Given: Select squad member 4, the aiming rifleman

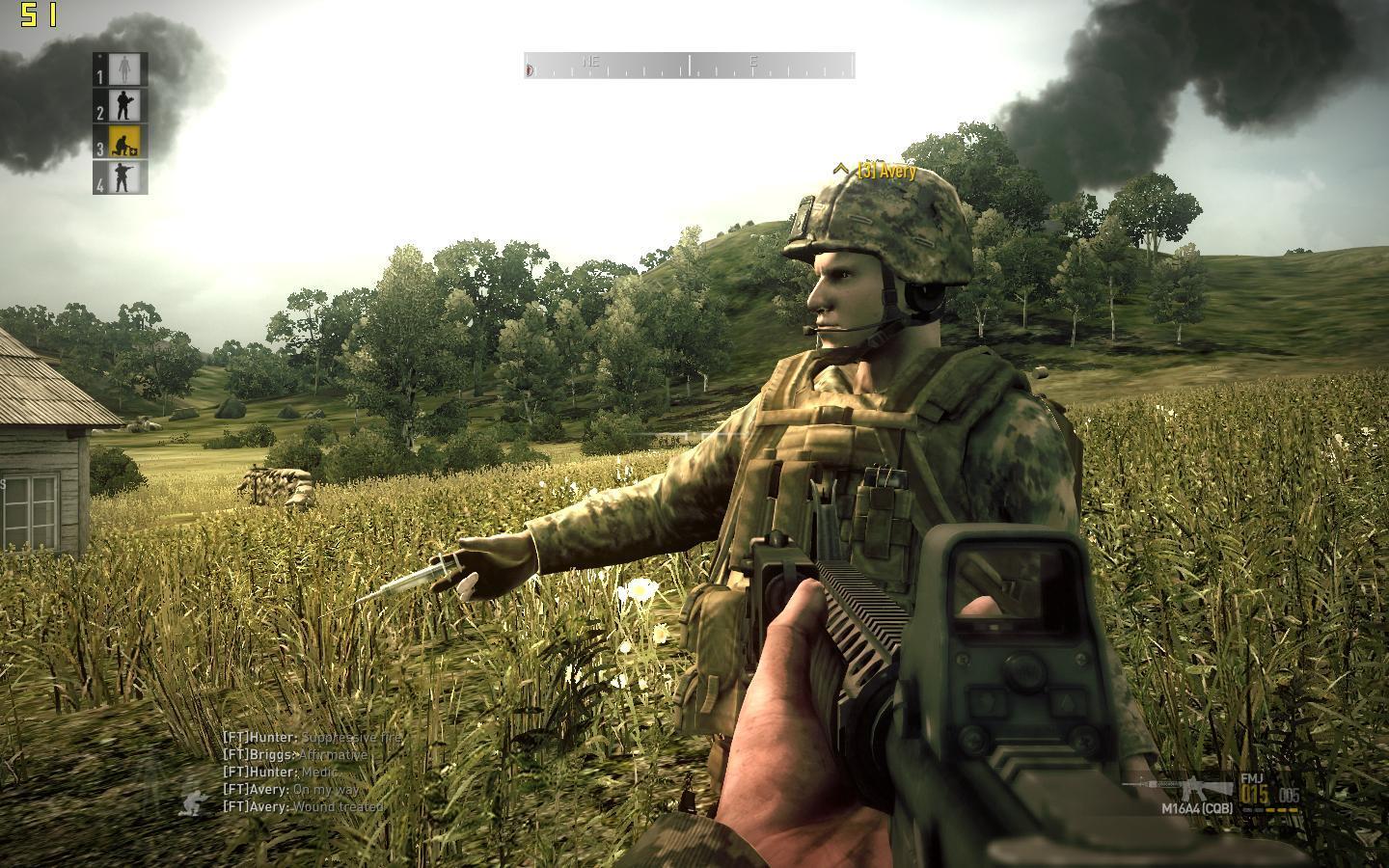Looking at the screenshot, I should 123,177.
